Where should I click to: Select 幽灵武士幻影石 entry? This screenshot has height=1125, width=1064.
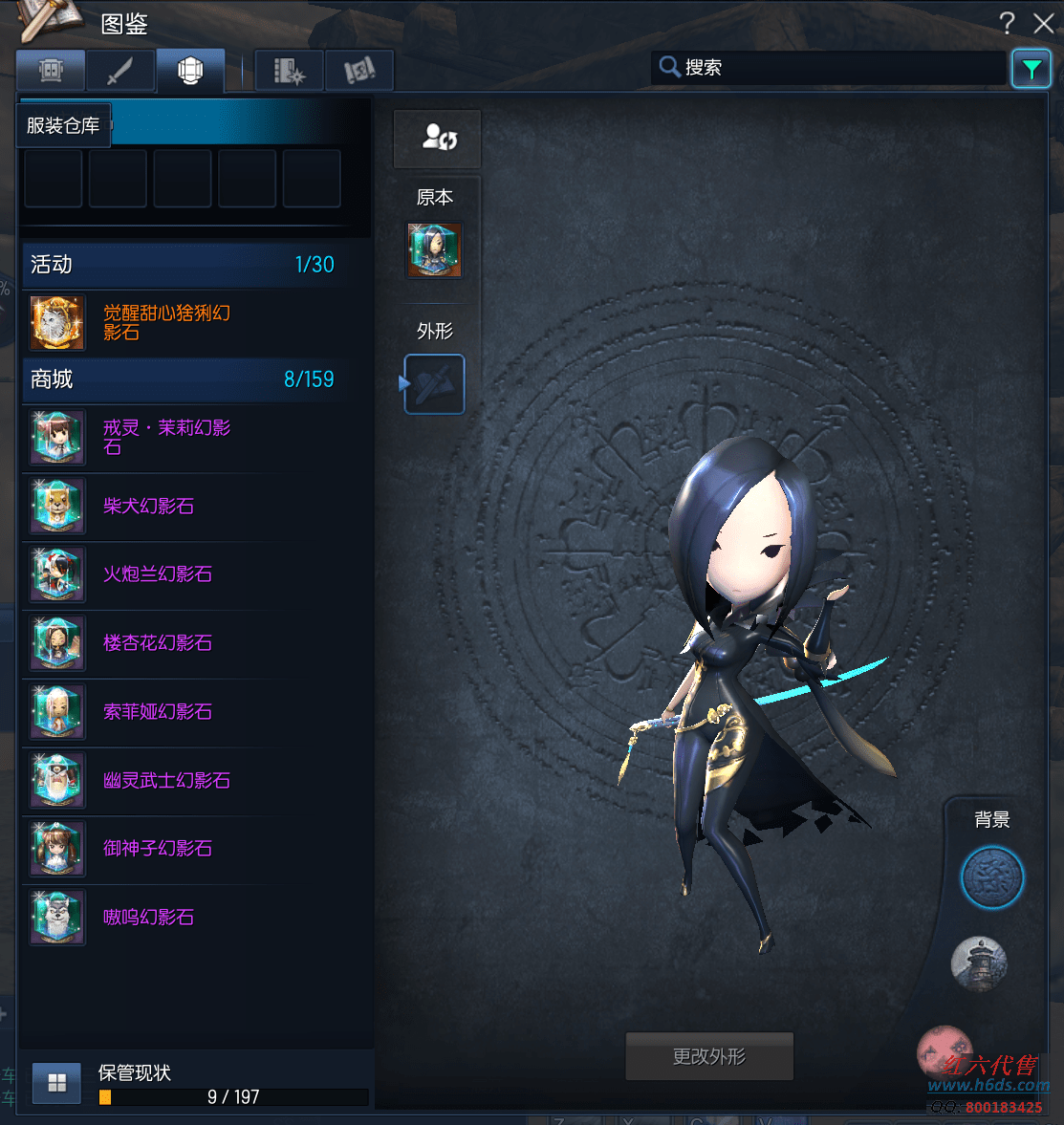pos(166,781)
